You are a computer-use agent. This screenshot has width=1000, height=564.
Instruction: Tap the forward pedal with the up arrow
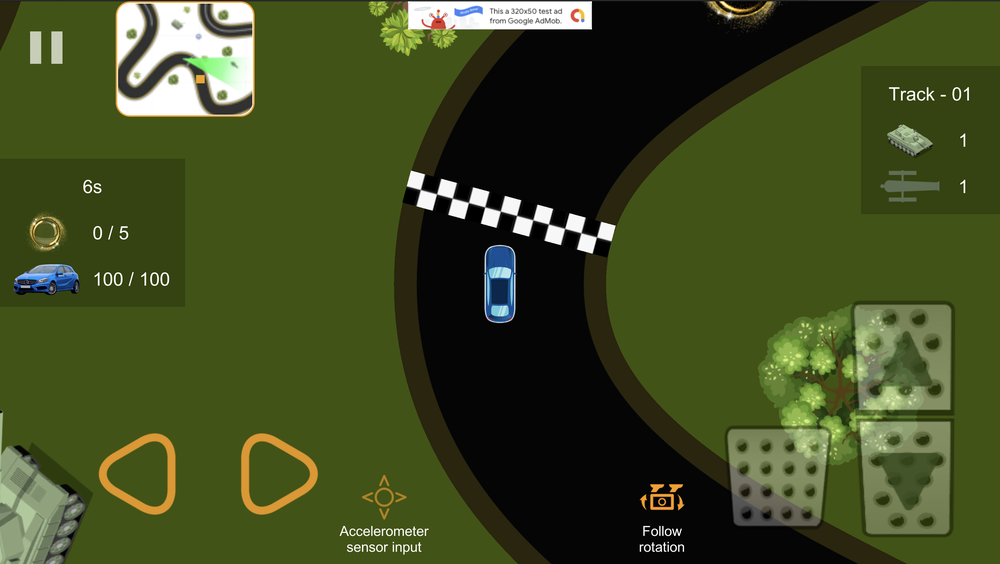point(903,359)
